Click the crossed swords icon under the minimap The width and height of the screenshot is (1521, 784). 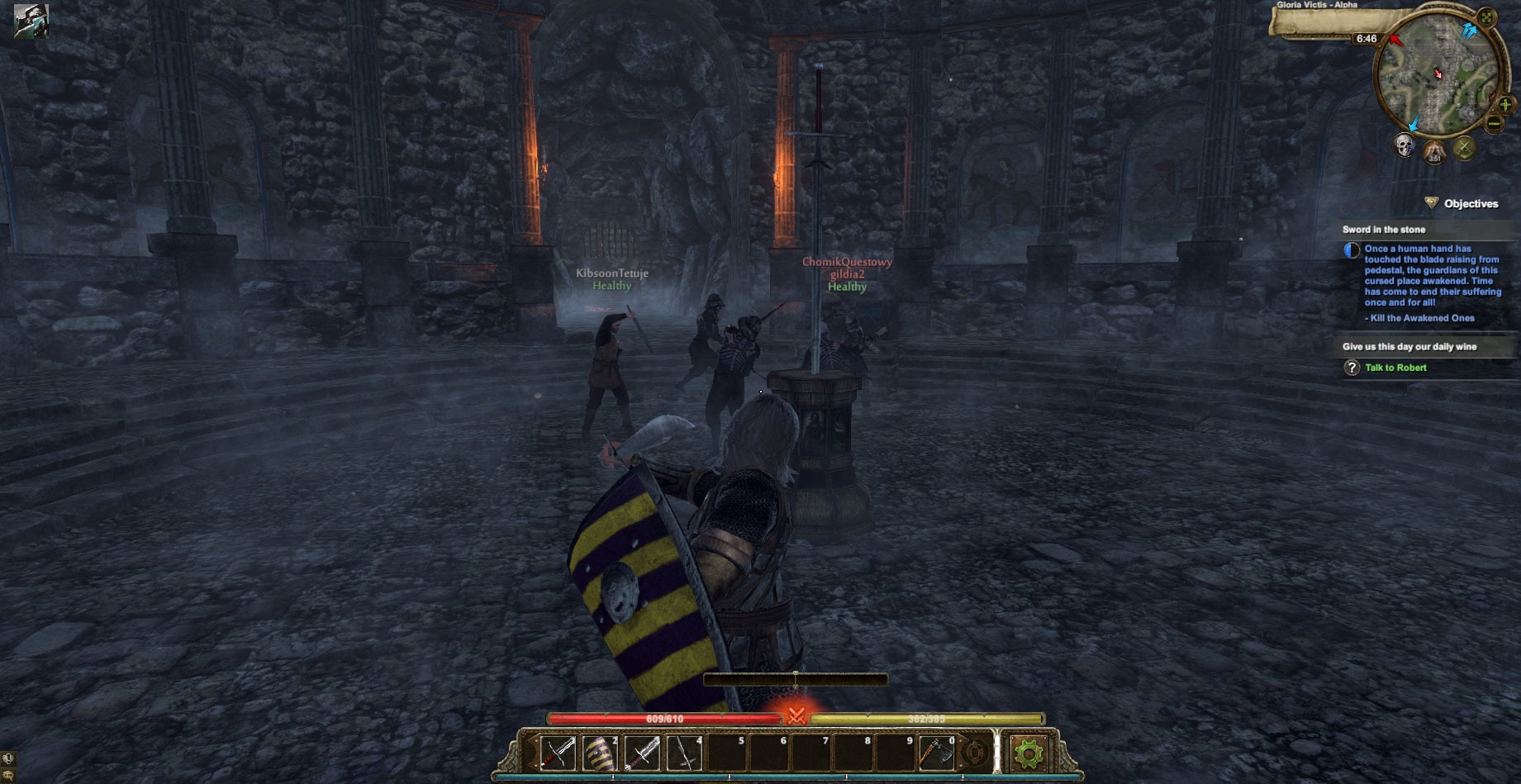point(1465,149)
